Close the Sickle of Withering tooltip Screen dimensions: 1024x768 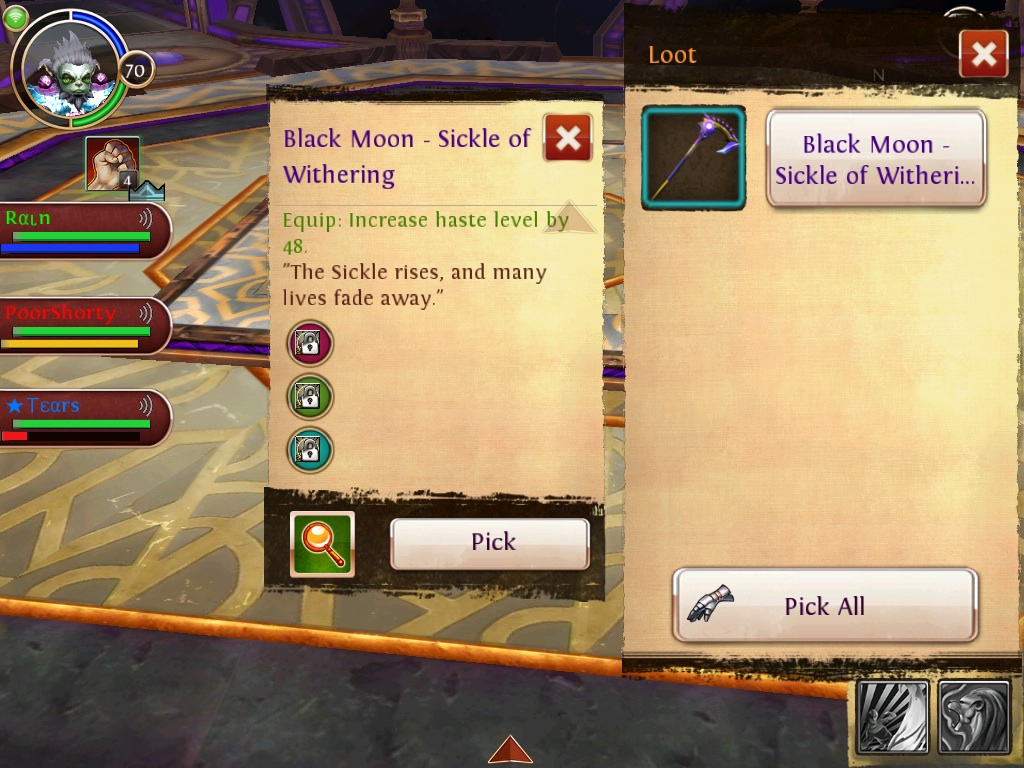coord(568,138)
